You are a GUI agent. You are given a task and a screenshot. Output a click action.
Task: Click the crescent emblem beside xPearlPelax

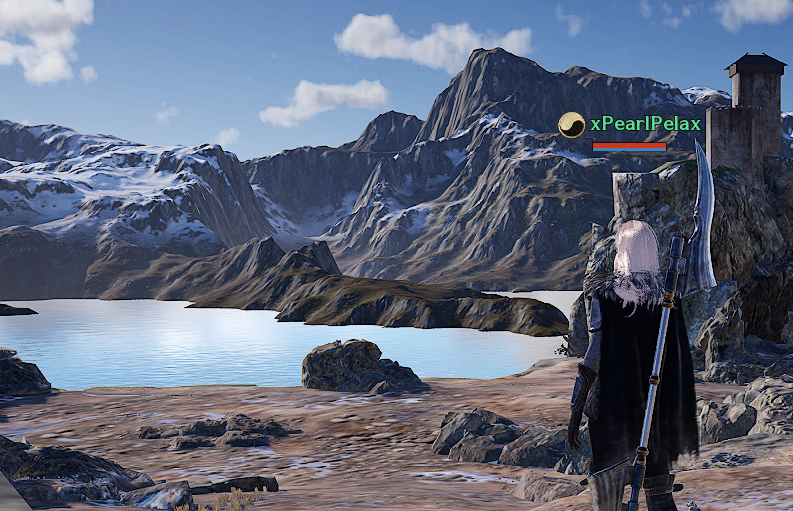point(571,124)
